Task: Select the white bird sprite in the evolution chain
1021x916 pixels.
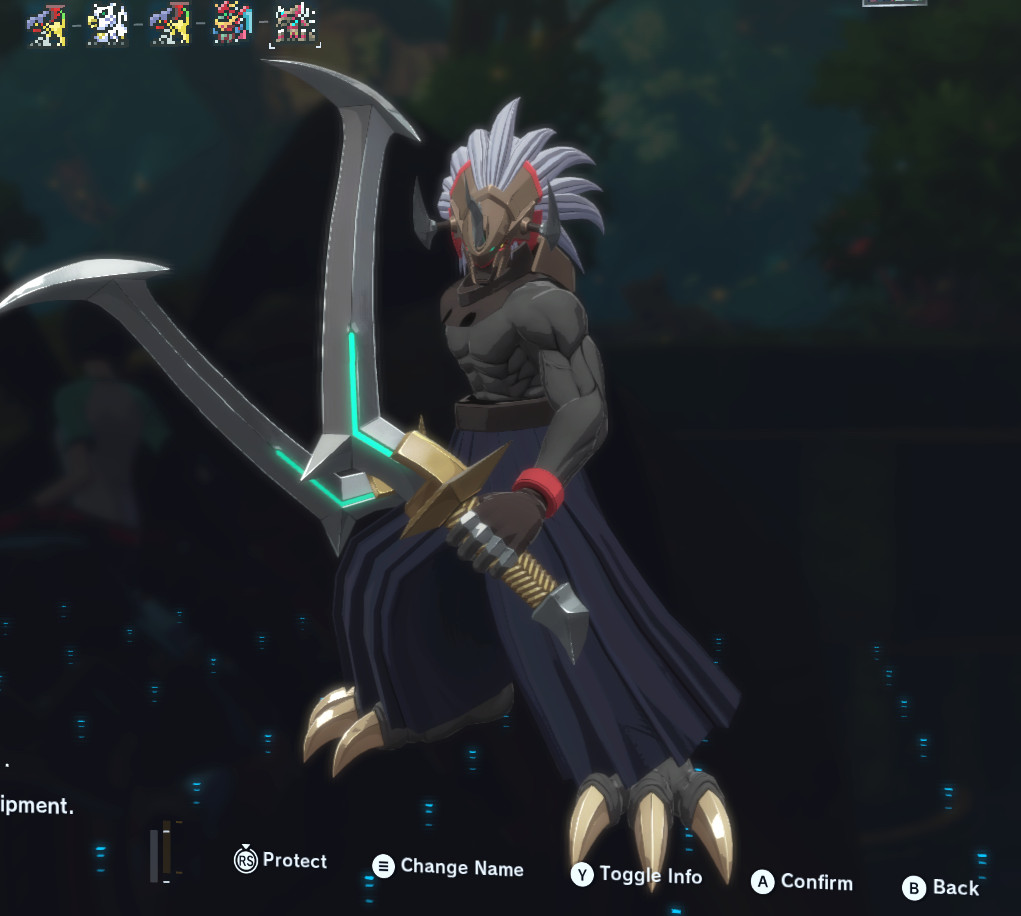Action: (x=107, y=24)
